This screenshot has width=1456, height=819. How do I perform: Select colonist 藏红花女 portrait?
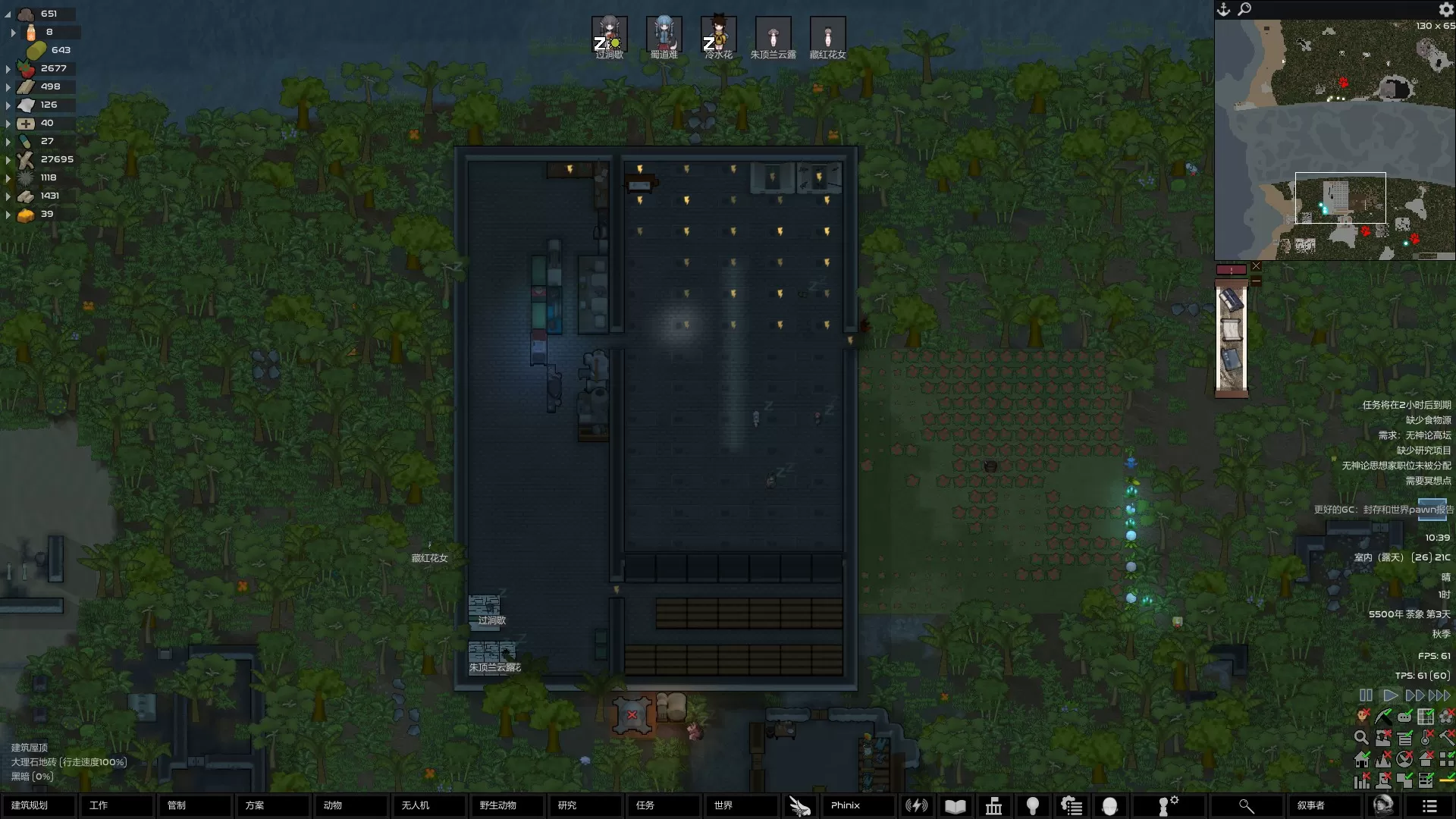pyautogui.click(x=827, y=35)
